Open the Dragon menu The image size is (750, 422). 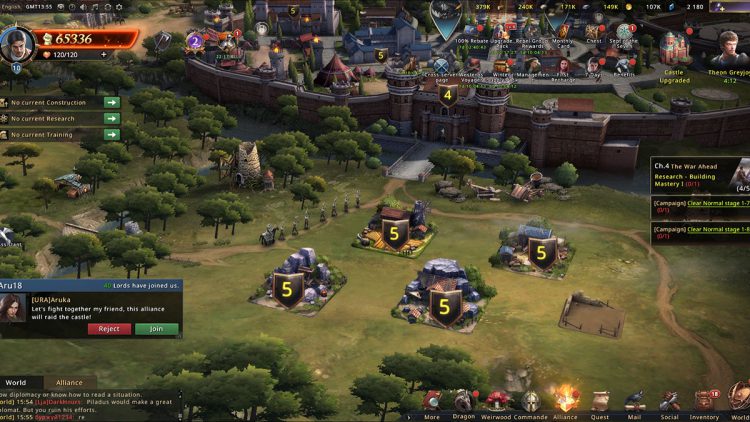tap(463, 401)
